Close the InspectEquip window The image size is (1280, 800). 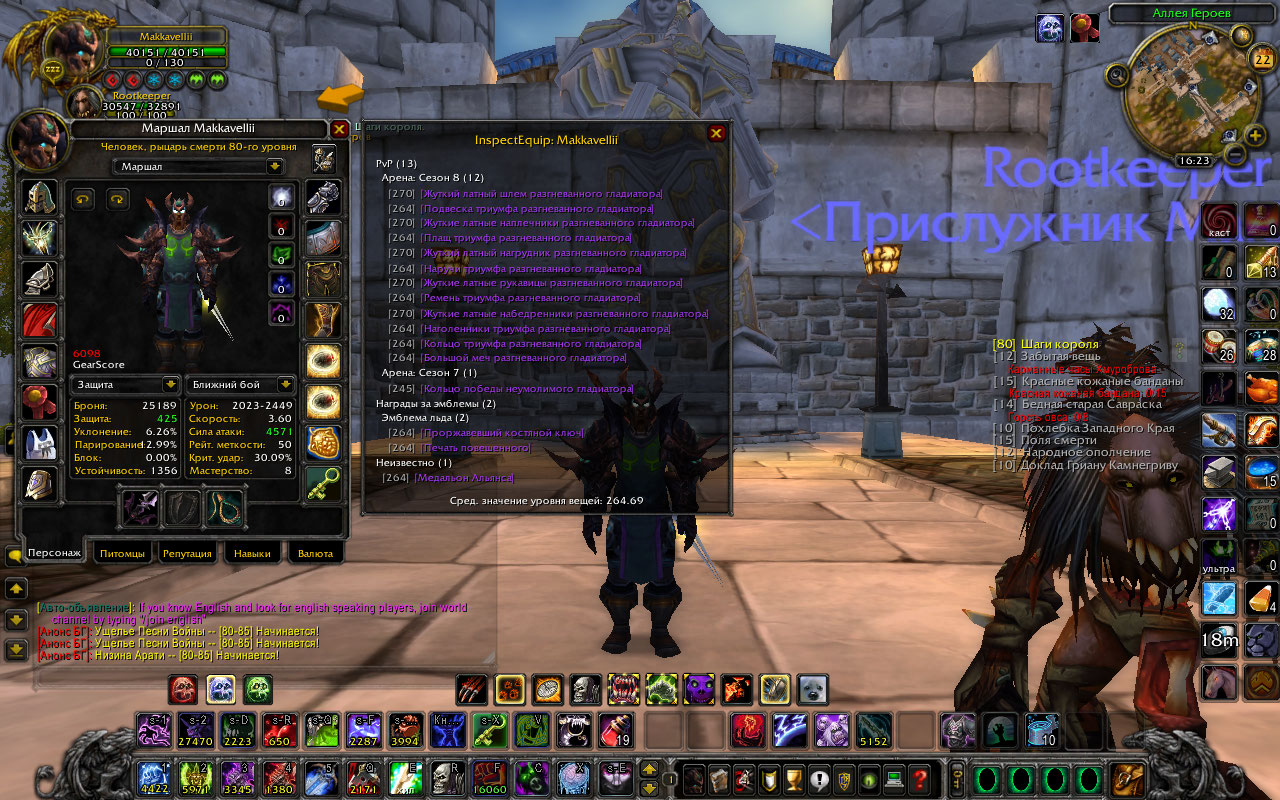coord(716,133)
